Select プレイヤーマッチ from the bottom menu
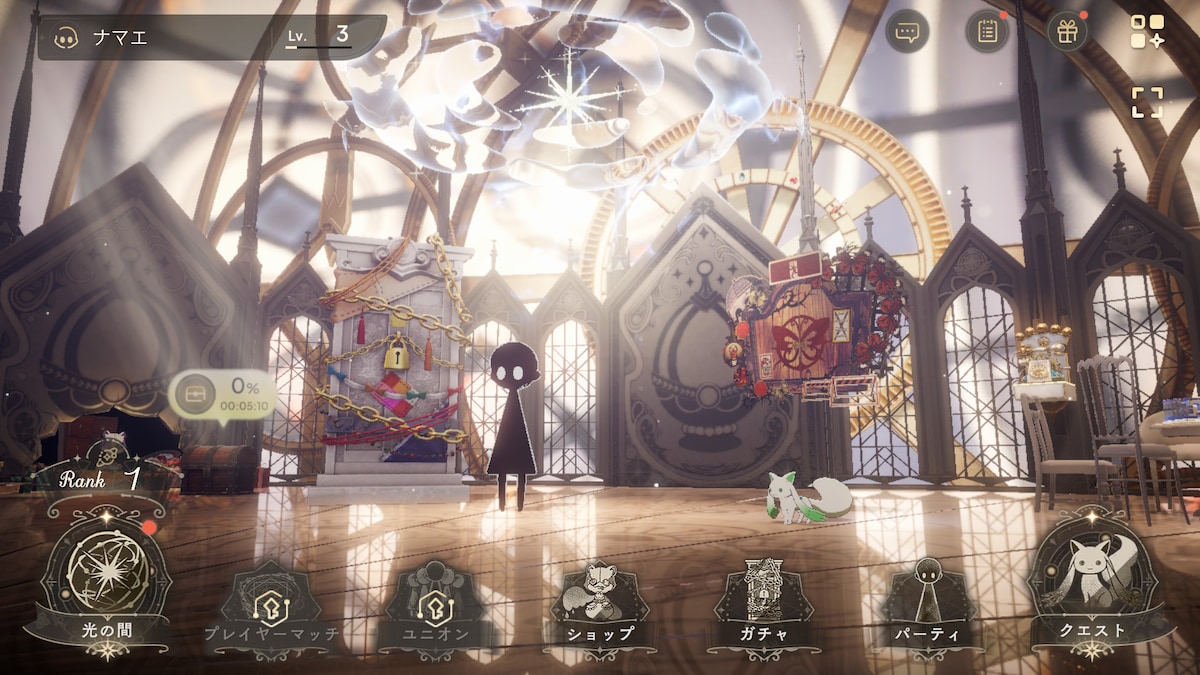Viewport: 1200px width, 675px height. point(271,605)
